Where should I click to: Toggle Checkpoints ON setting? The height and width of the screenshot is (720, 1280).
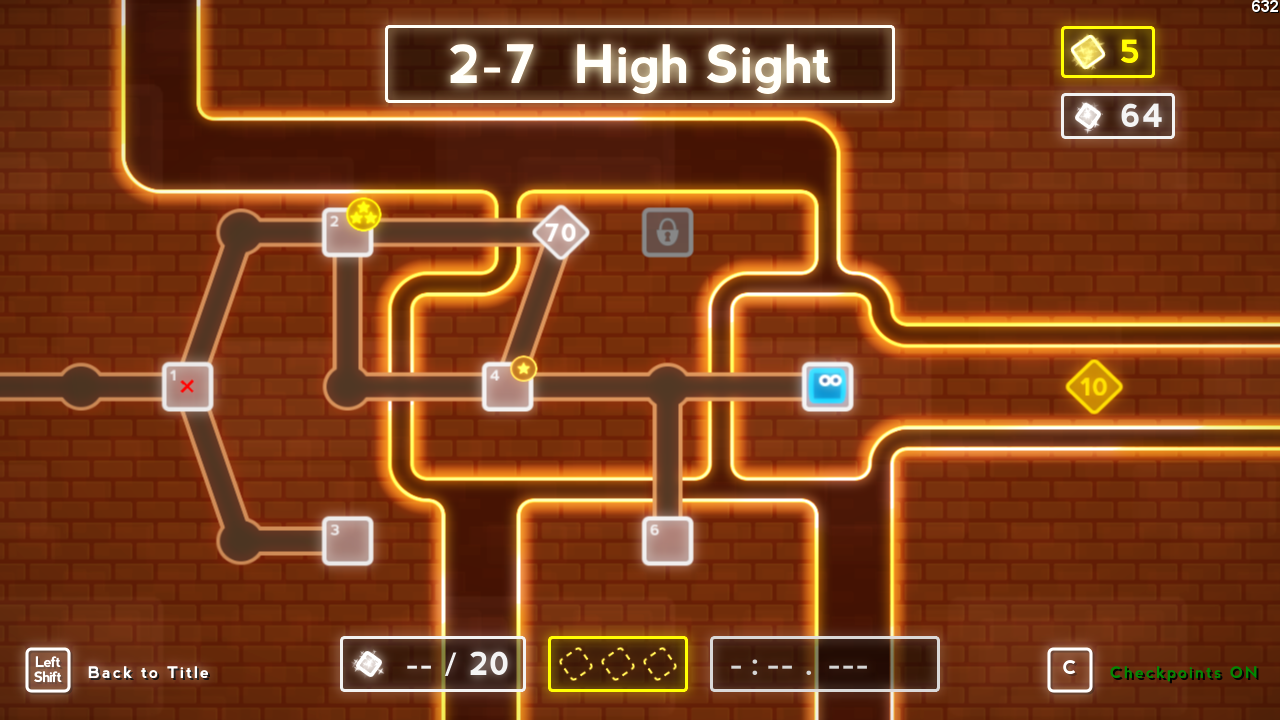(x=1183, y=673)
